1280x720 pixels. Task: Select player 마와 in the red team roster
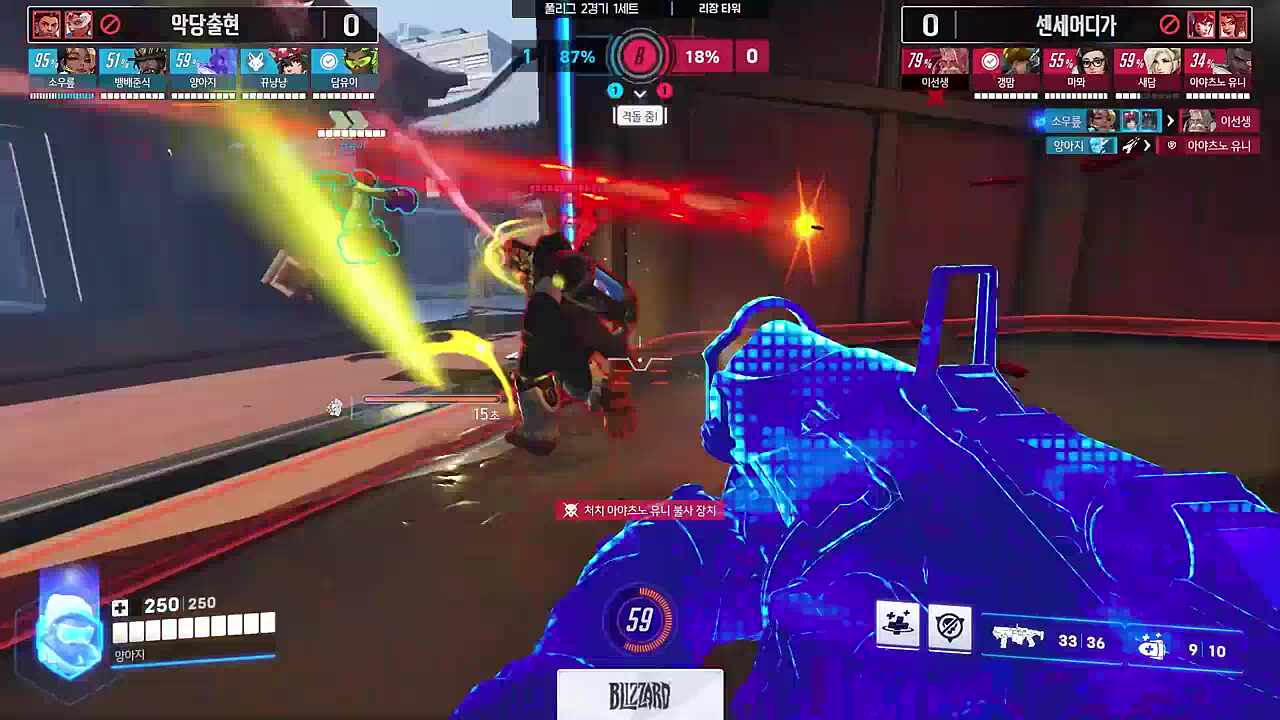tap(1077, 70)
